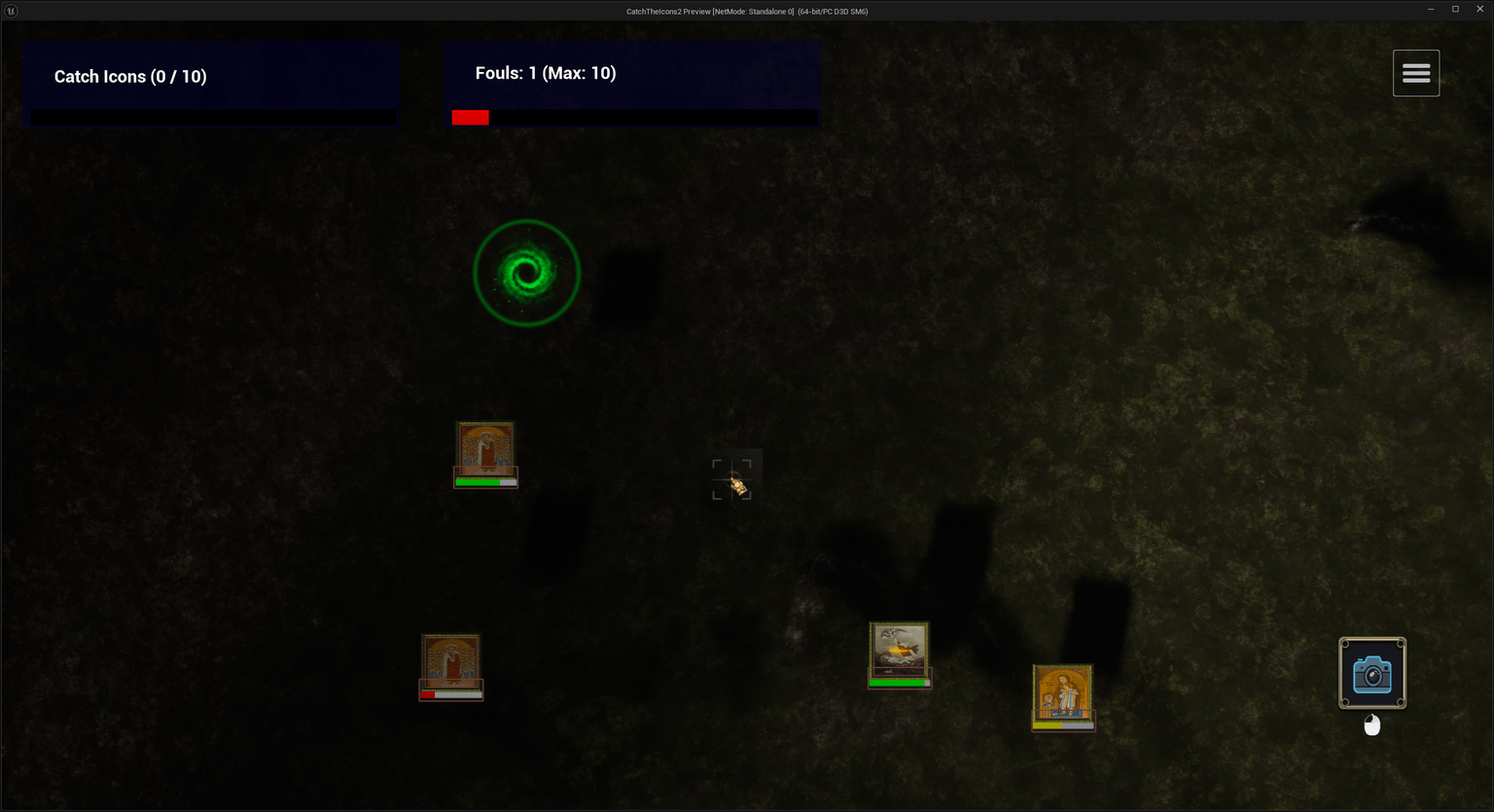This screenshot has height=812, width=1494.
Task: Click the glowing moth inside the reticle
Action: point(736,484)
